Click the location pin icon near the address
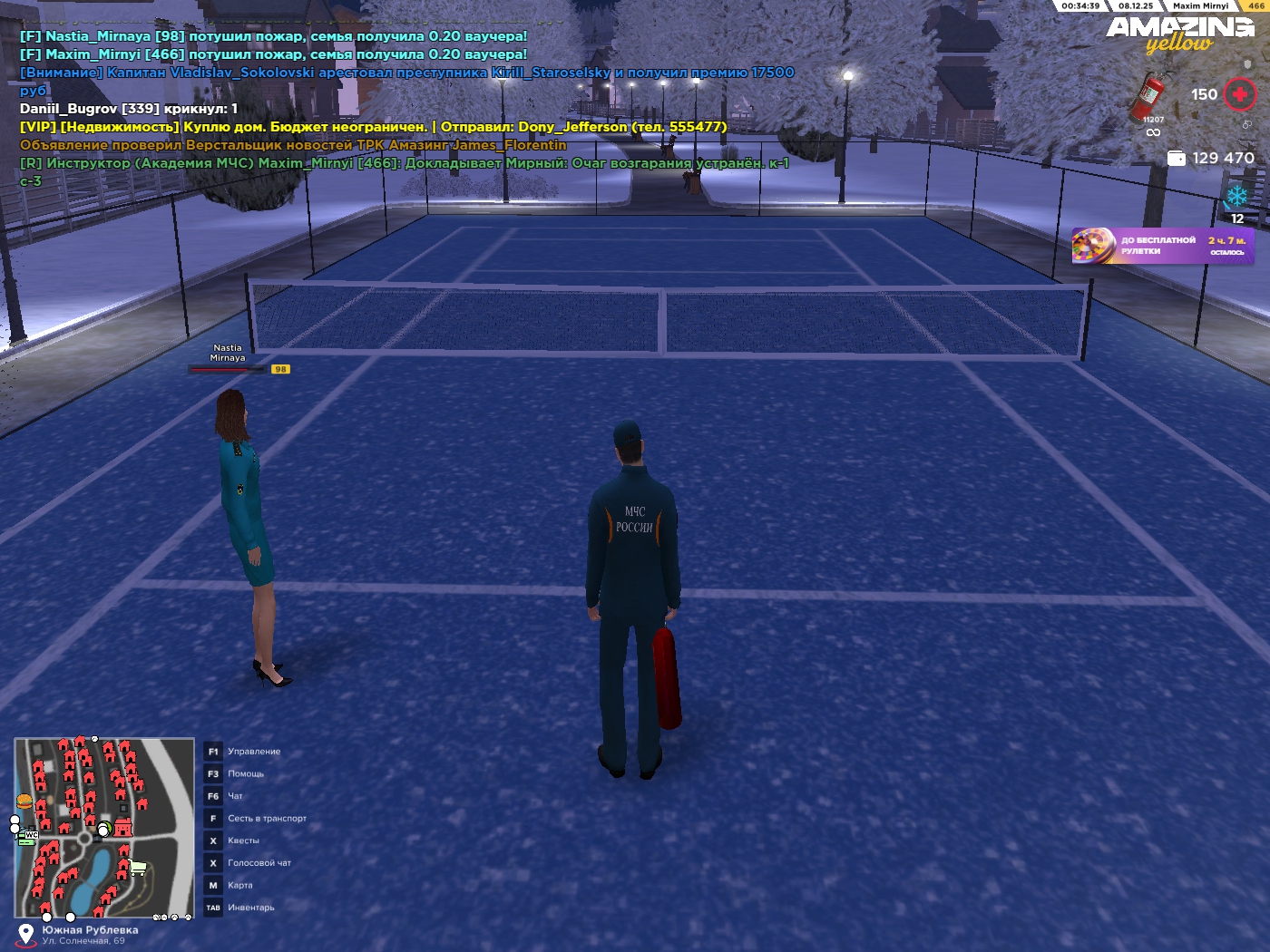The image size is (1270, 952). pos(26,933)
